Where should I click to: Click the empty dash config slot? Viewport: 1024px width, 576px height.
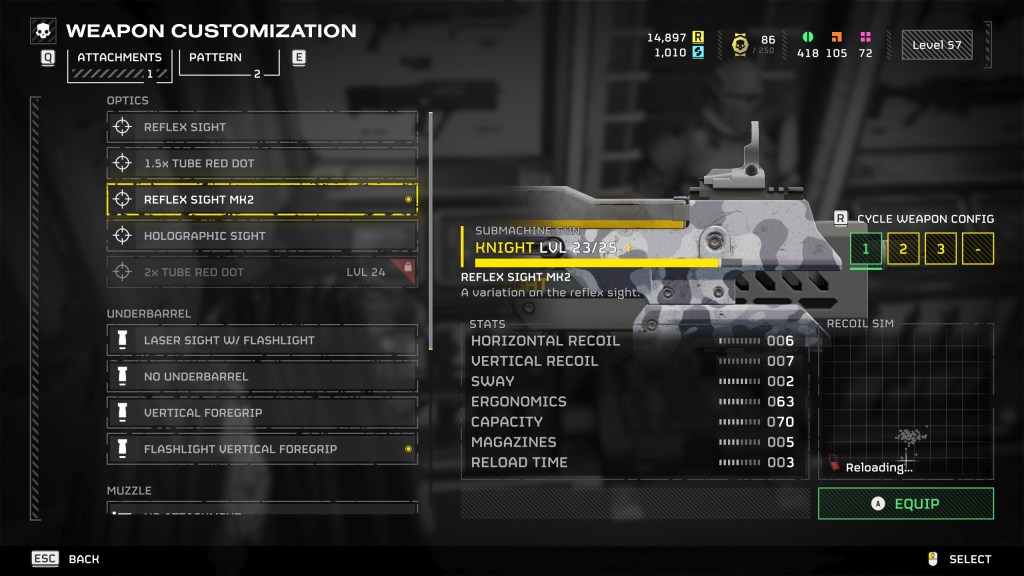point(977,249)
